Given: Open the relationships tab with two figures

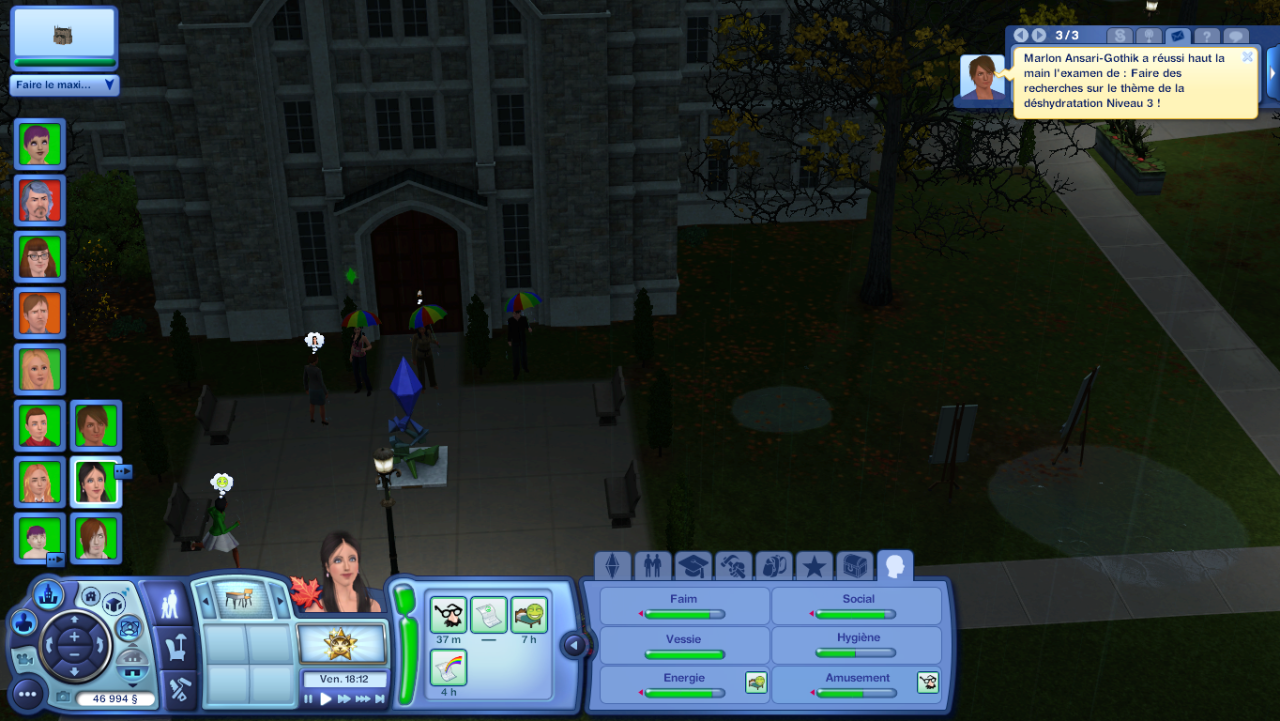Looking at the screenshot, I should pos(653,567).
